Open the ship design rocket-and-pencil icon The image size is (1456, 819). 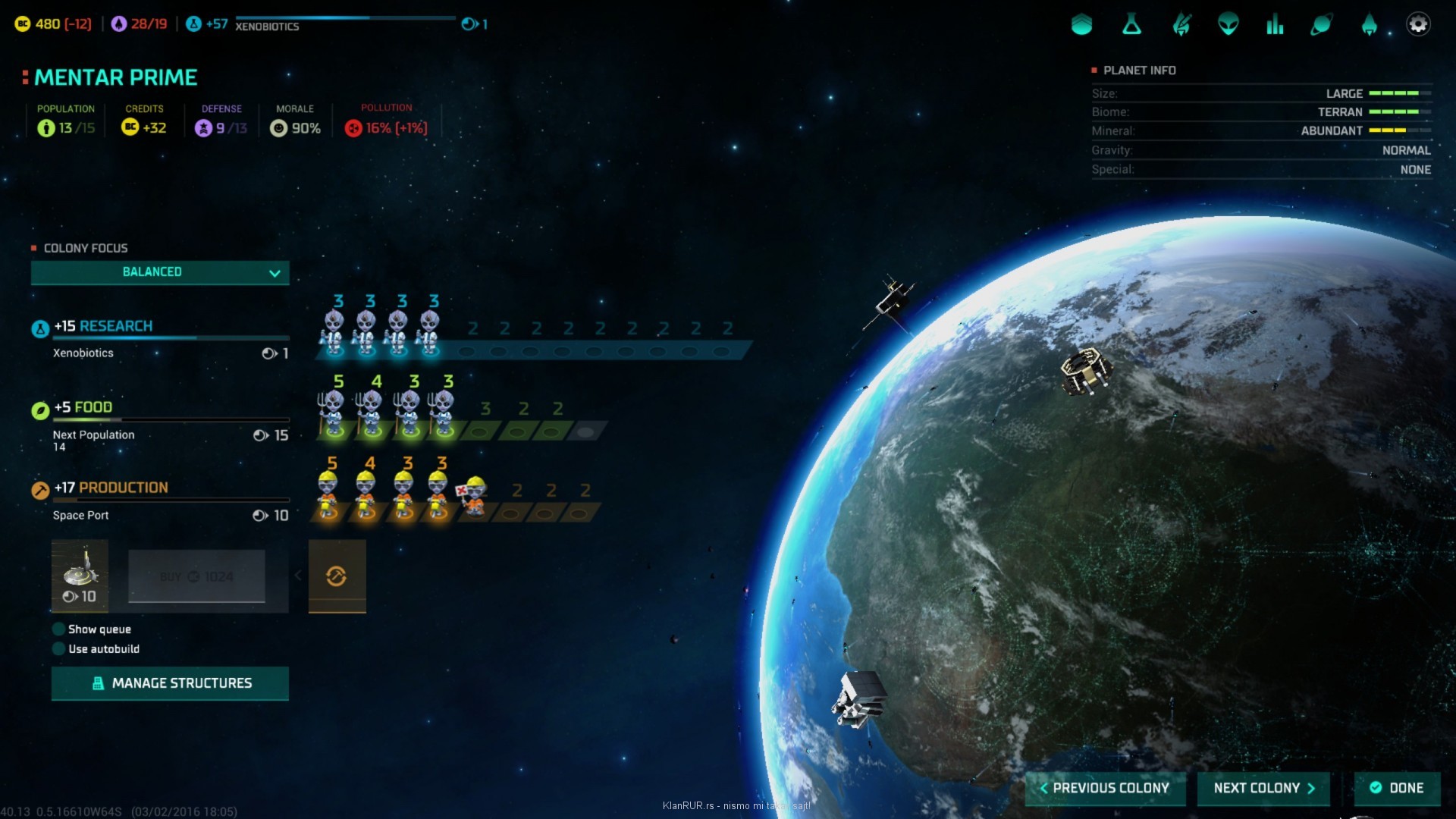coord(1181,25)
